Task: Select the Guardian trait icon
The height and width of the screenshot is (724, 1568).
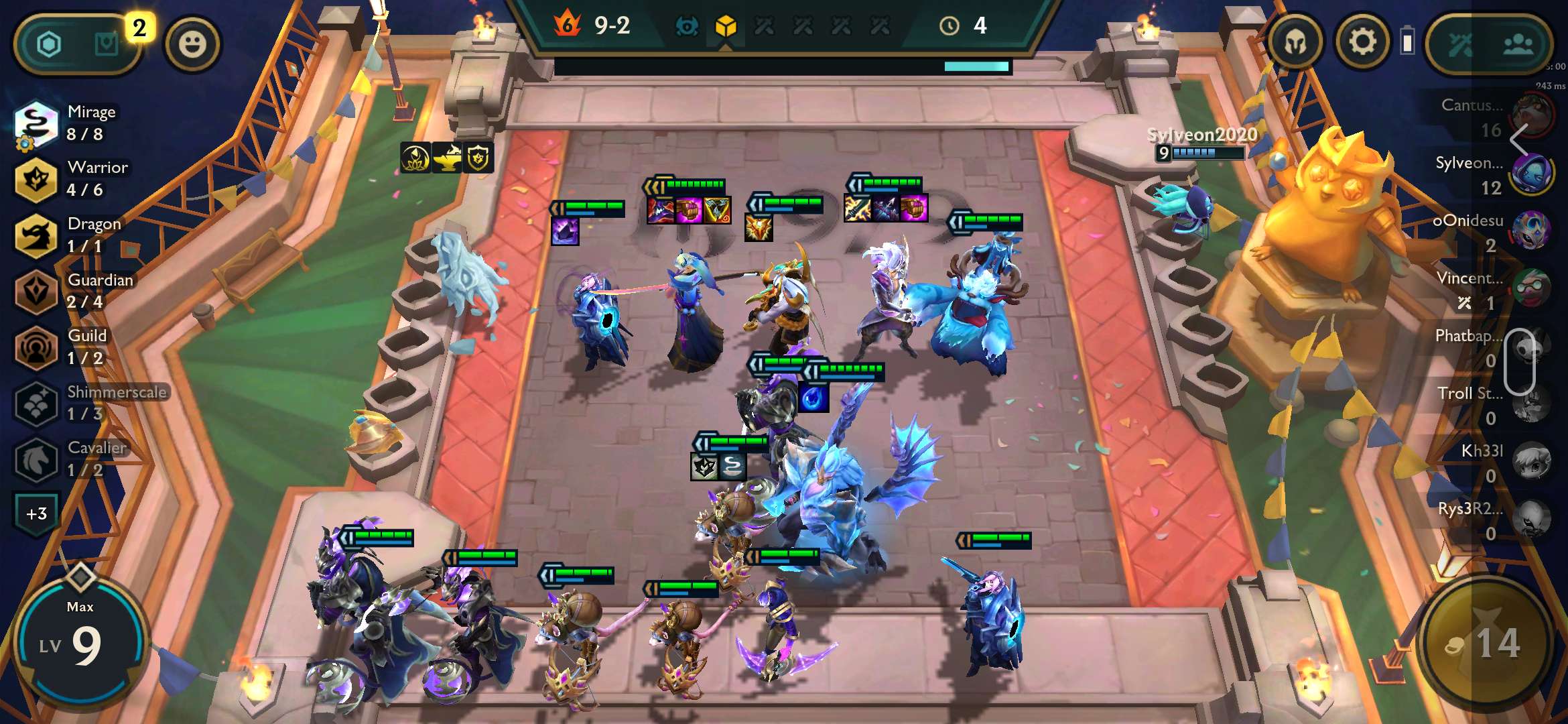Action: pos(36,291)
